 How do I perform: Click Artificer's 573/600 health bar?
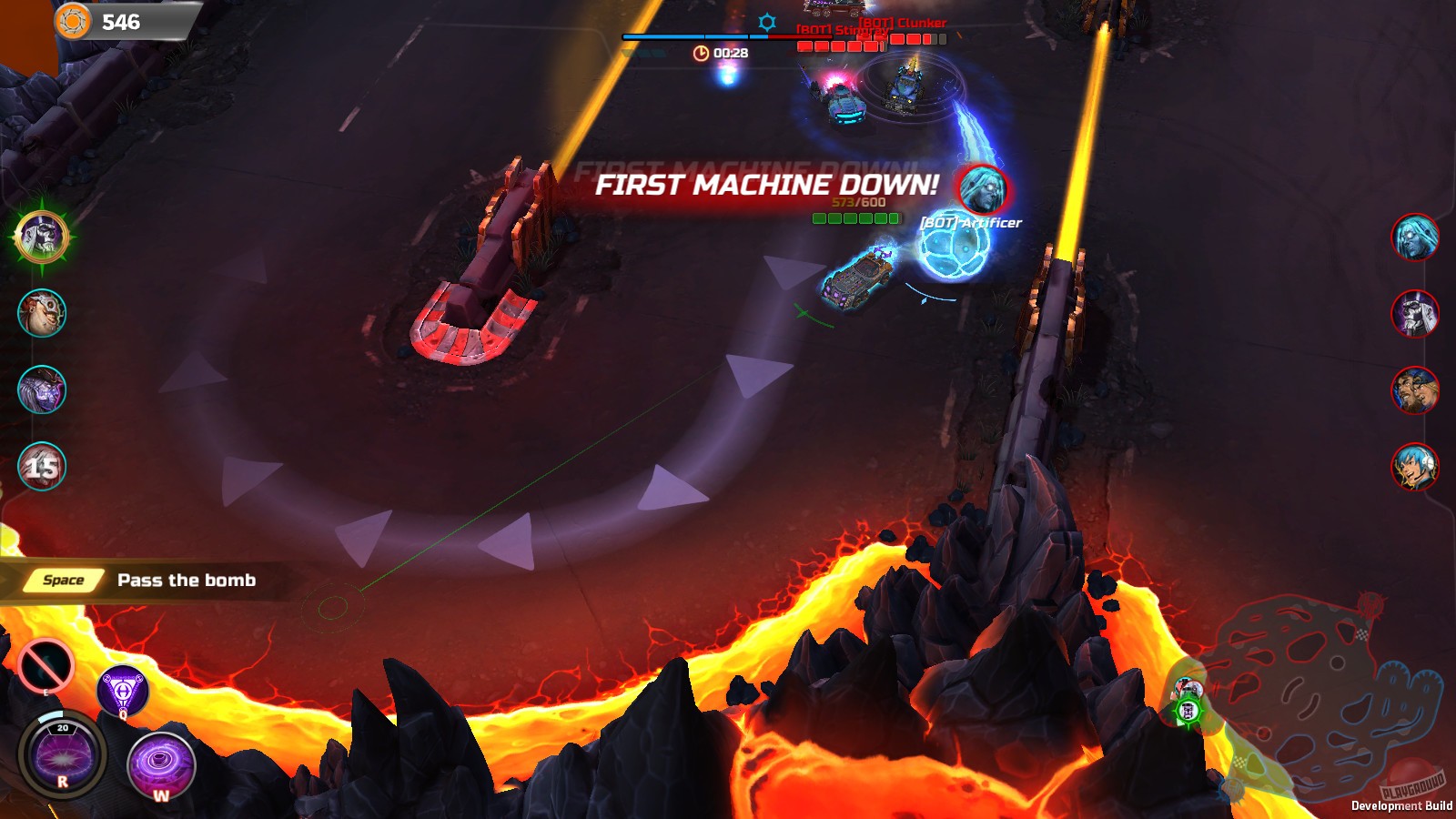[x=858, y=217]
